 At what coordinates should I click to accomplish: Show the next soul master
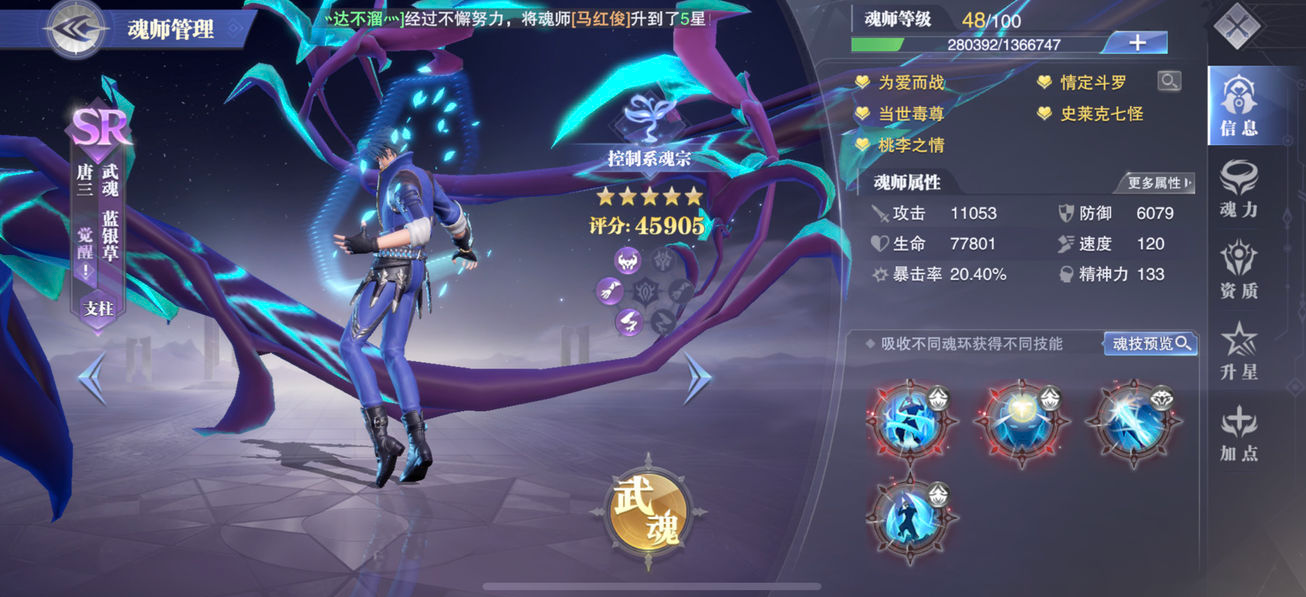[697, 377]
